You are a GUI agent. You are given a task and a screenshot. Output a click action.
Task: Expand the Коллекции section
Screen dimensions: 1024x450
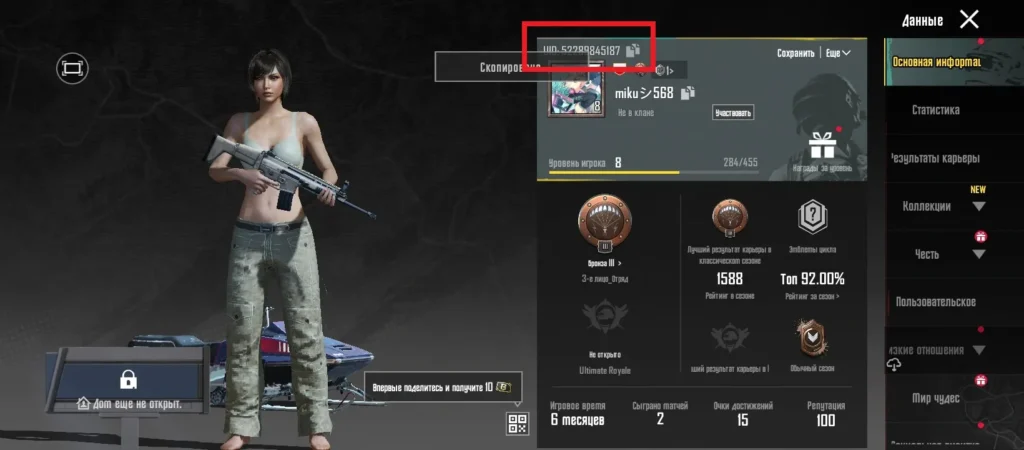940,206
